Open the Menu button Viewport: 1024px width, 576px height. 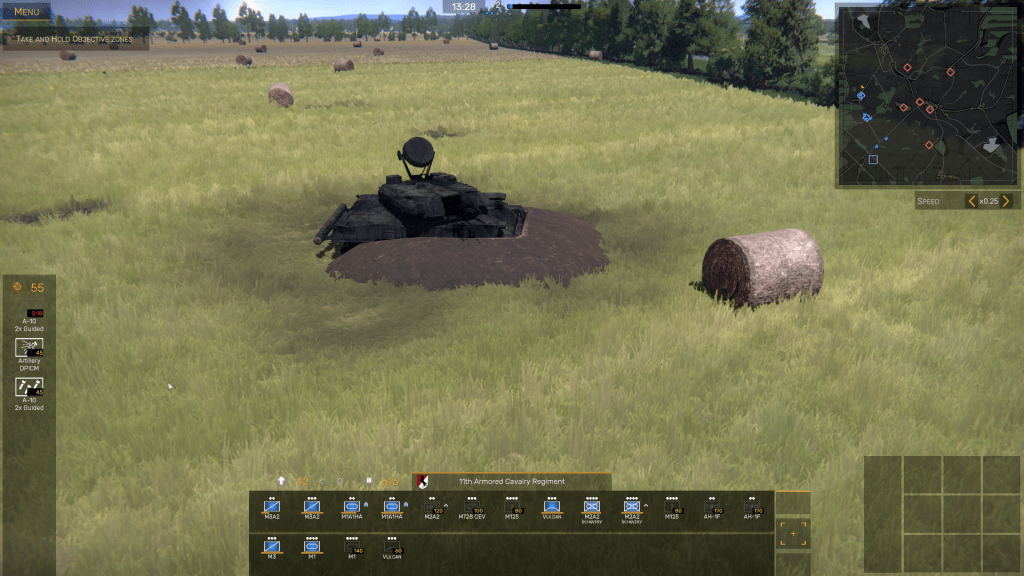[27, 12]
